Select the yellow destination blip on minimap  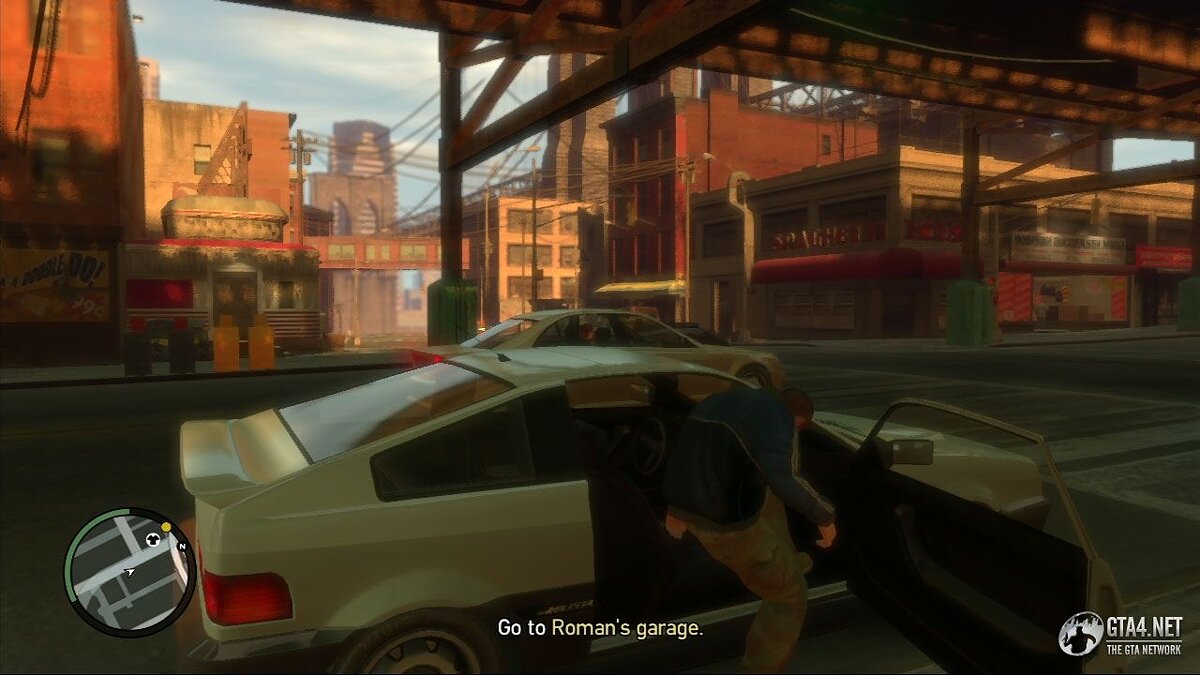[166, 526]
